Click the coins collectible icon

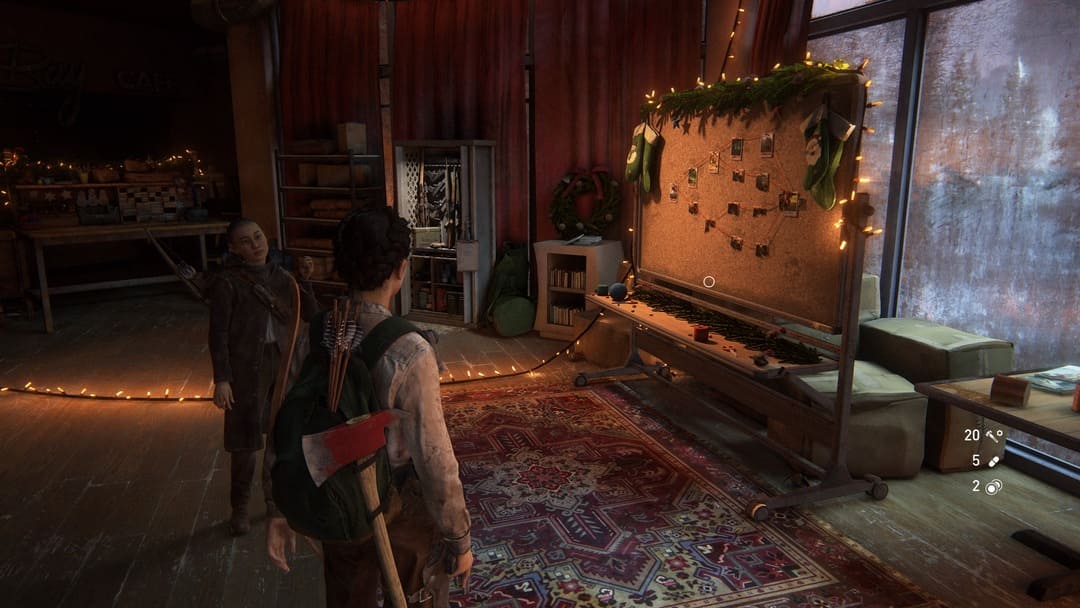tap(994, 487)
